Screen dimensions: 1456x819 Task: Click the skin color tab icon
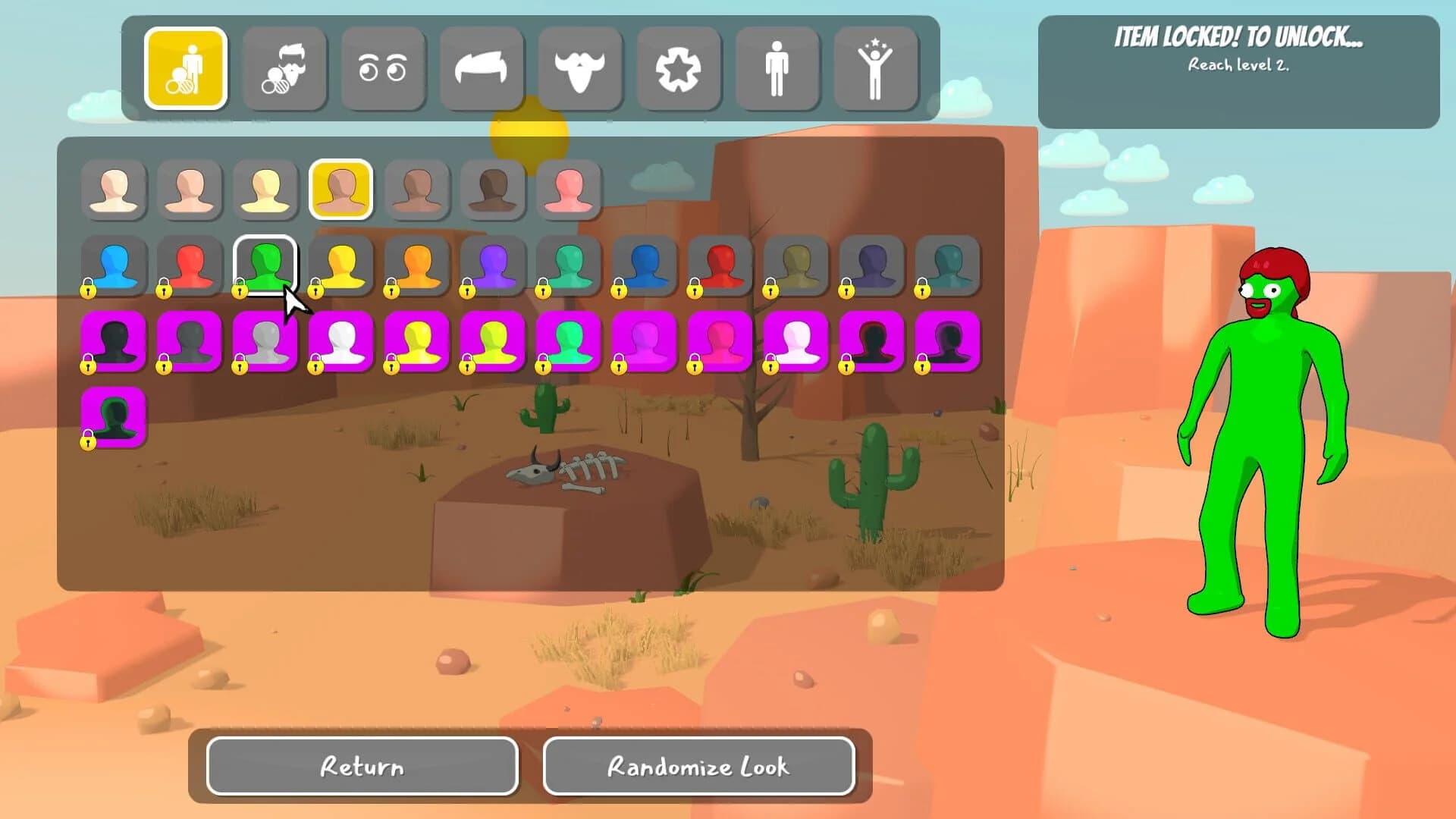click(x=187, y=68)
